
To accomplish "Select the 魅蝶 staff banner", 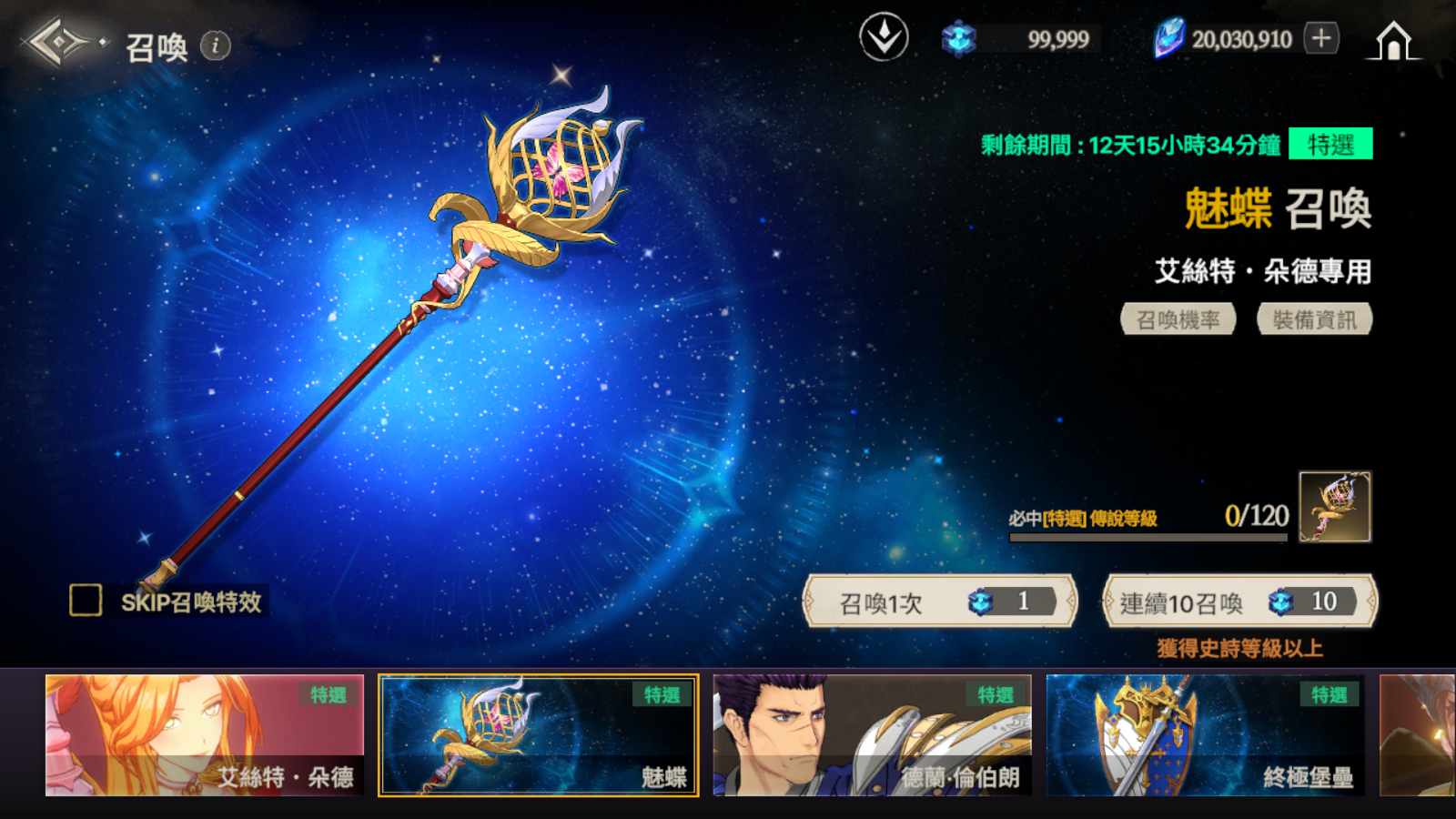I will (x=539, y=735).
